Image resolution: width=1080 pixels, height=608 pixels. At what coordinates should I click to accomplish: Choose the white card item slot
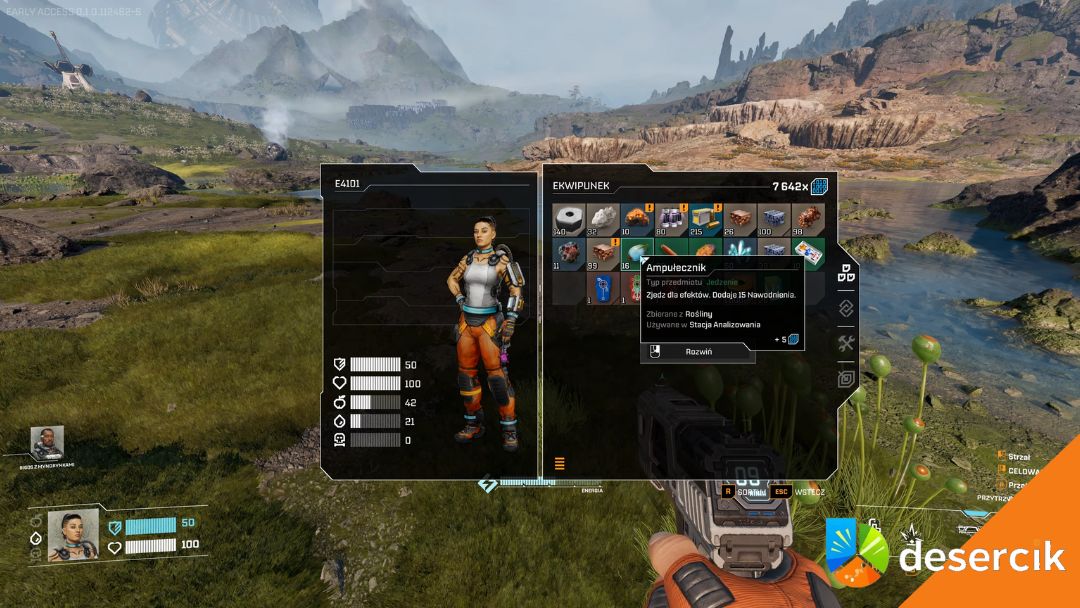[808, 251]
